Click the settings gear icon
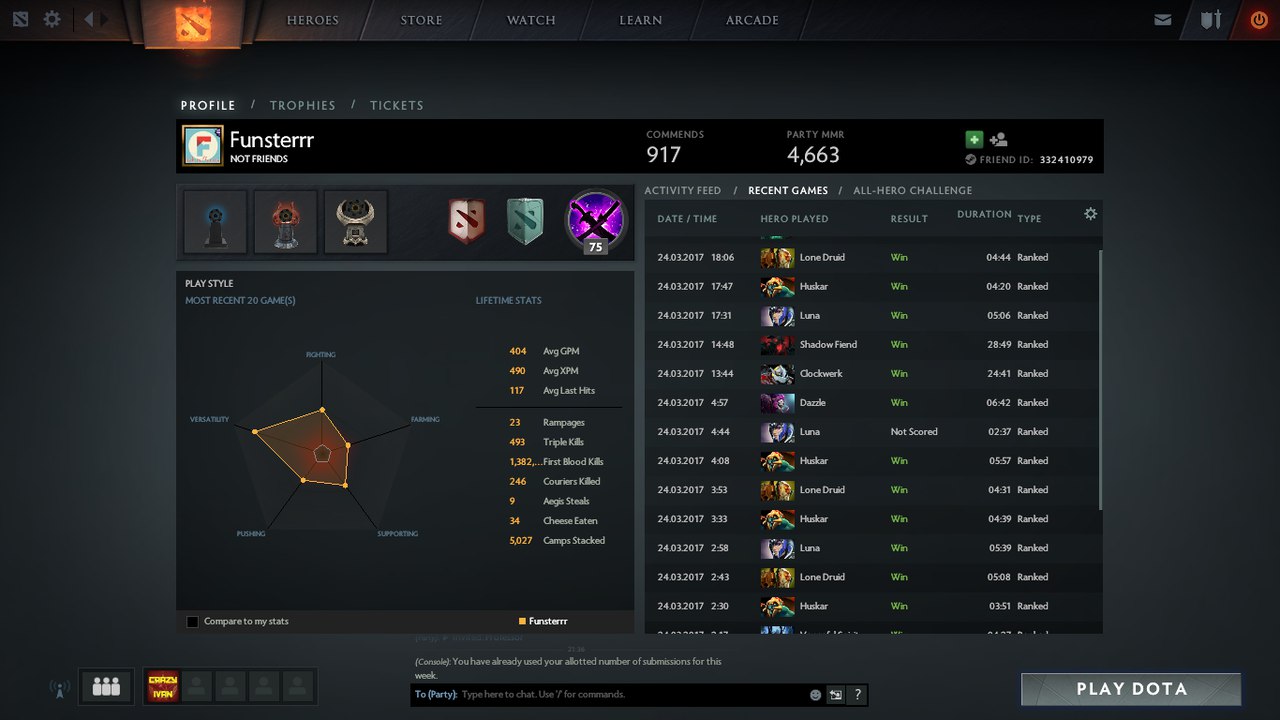1280x720 pixels. [52, 19]
